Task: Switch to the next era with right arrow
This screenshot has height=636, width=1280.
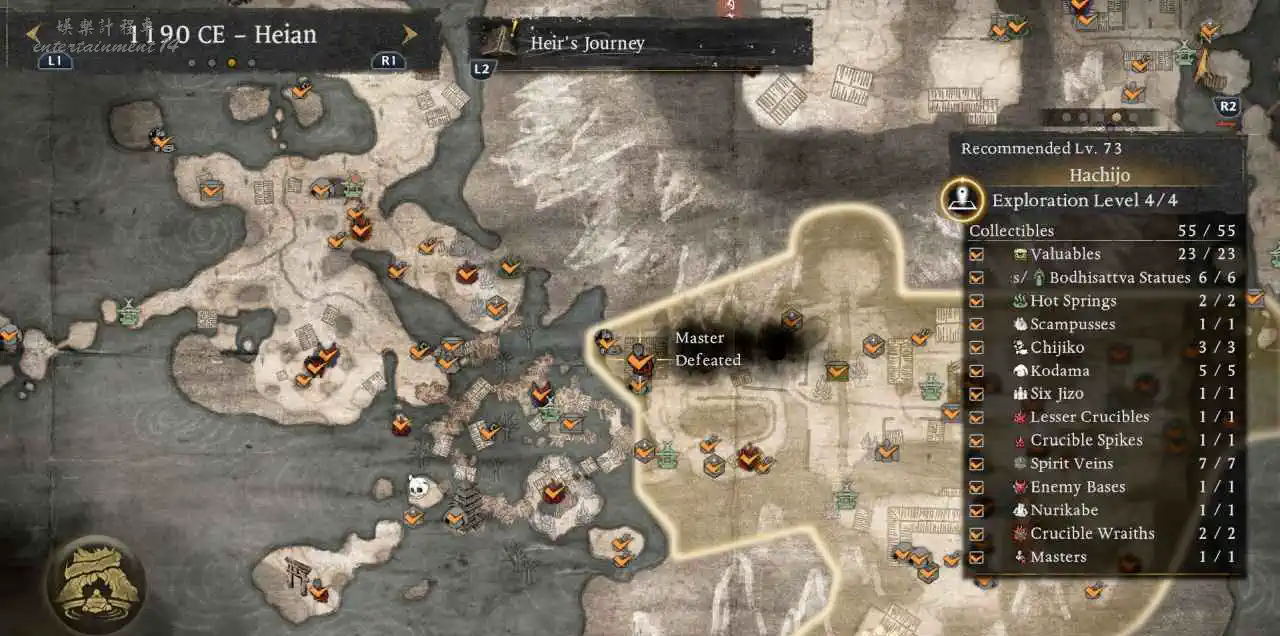Action: [410, 34]
